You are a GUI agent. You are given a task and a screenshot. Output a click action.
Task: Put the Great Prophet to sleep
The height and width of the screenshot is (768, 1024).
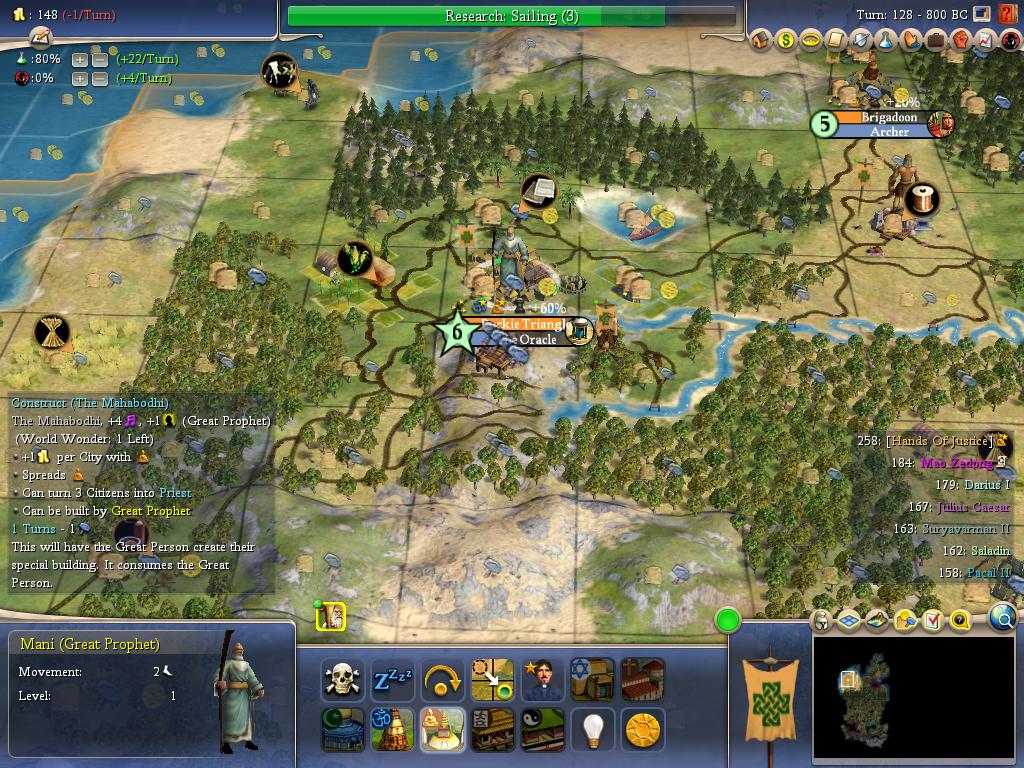click(393, 680)
